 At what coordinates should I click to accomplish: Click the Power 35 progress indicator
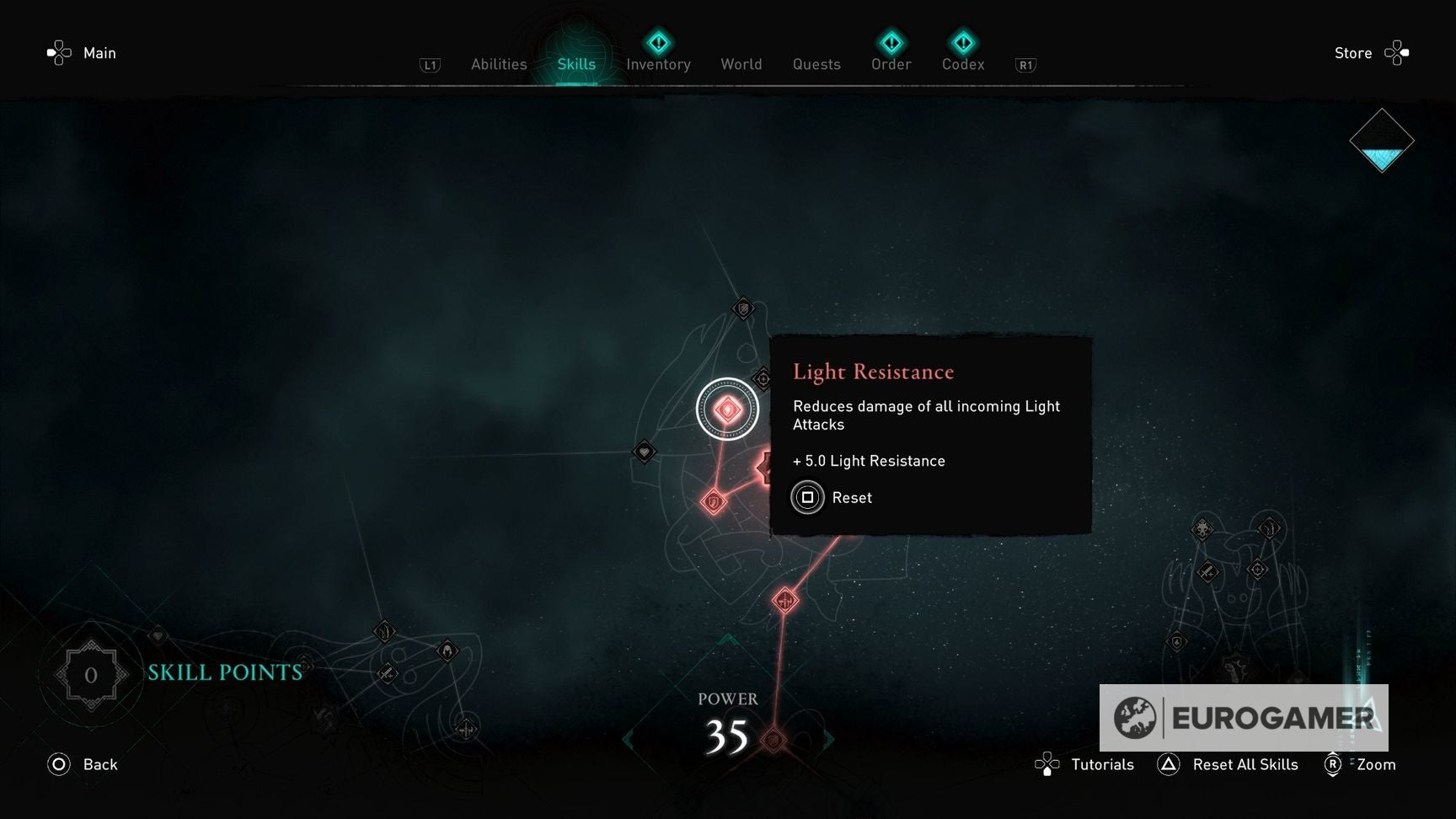click(727, 717)
